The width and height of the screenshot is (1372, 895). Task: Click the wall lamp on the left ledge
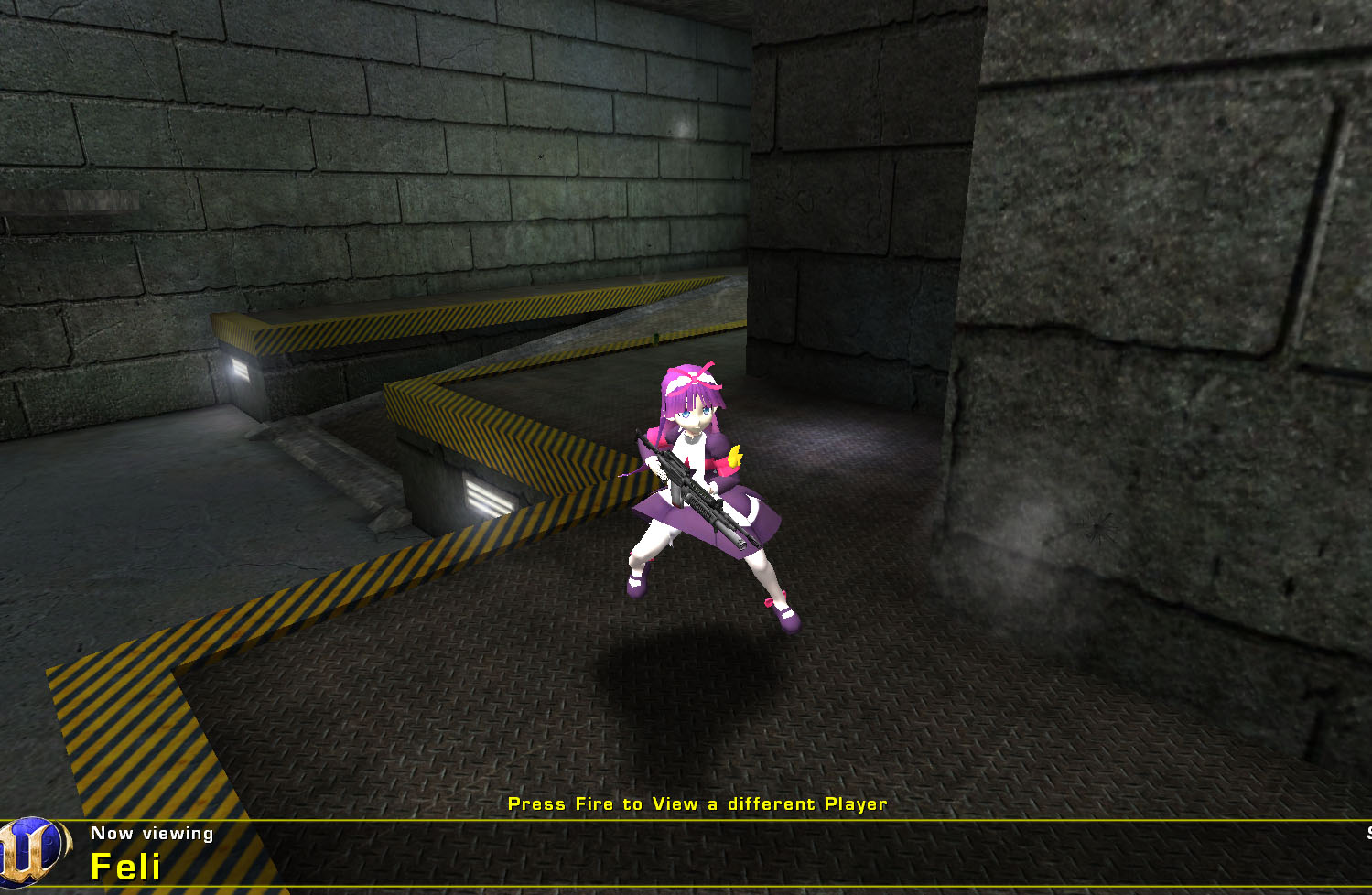pos(241,369)
